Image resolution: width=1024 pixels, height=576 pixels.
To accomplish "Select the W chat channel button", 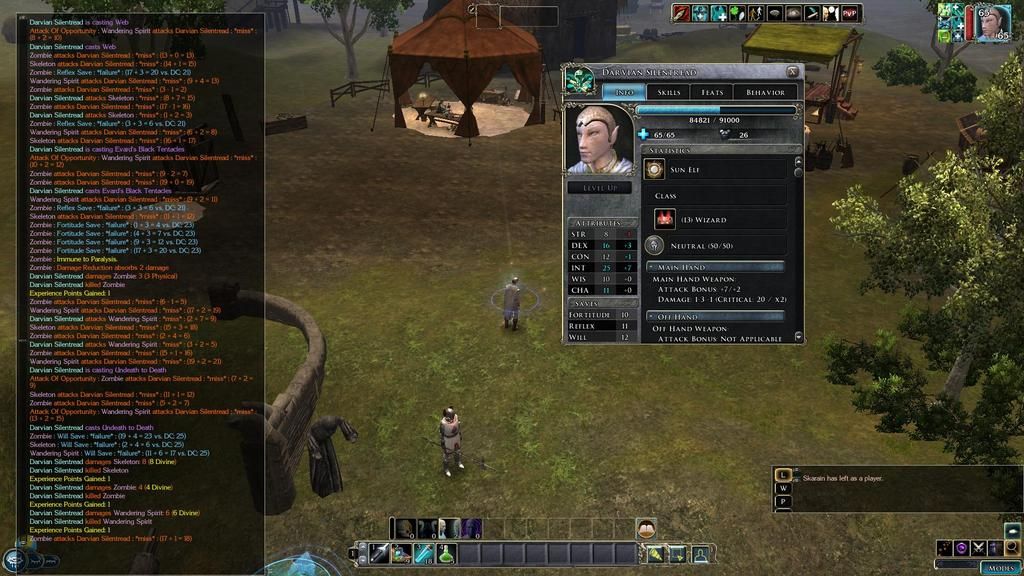I will [x=784, y=489].
